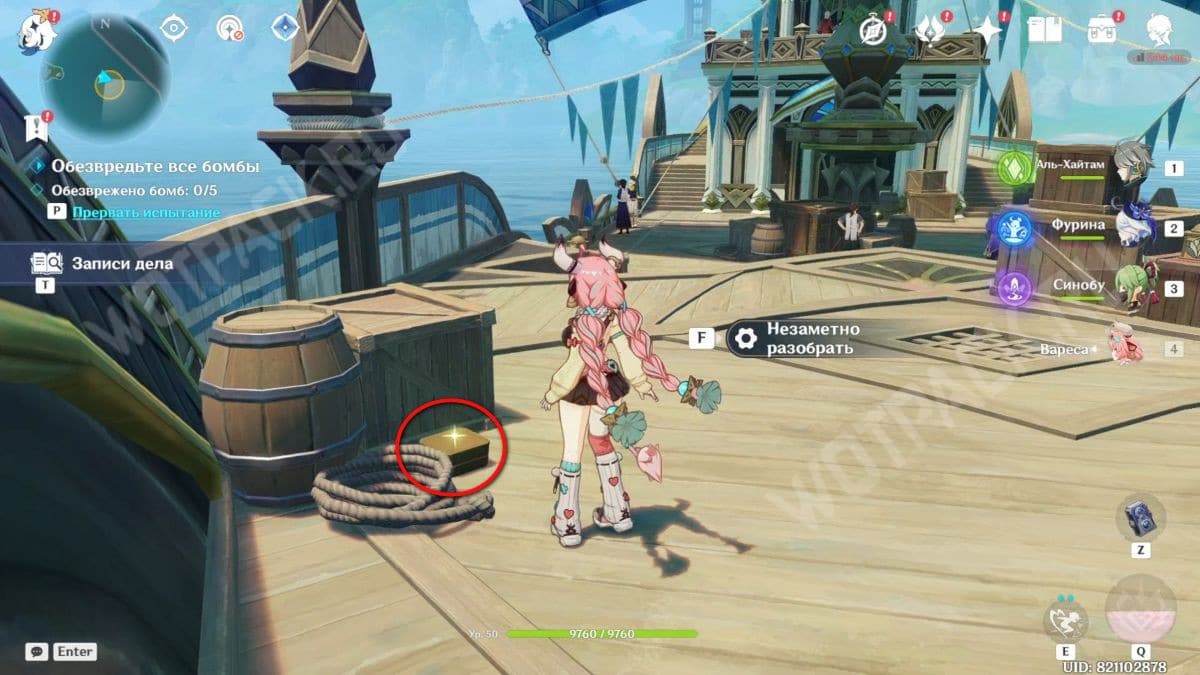Open the handbook book icon
The width and height of the screenshot is (1200, 675).
click(1044, 29)
